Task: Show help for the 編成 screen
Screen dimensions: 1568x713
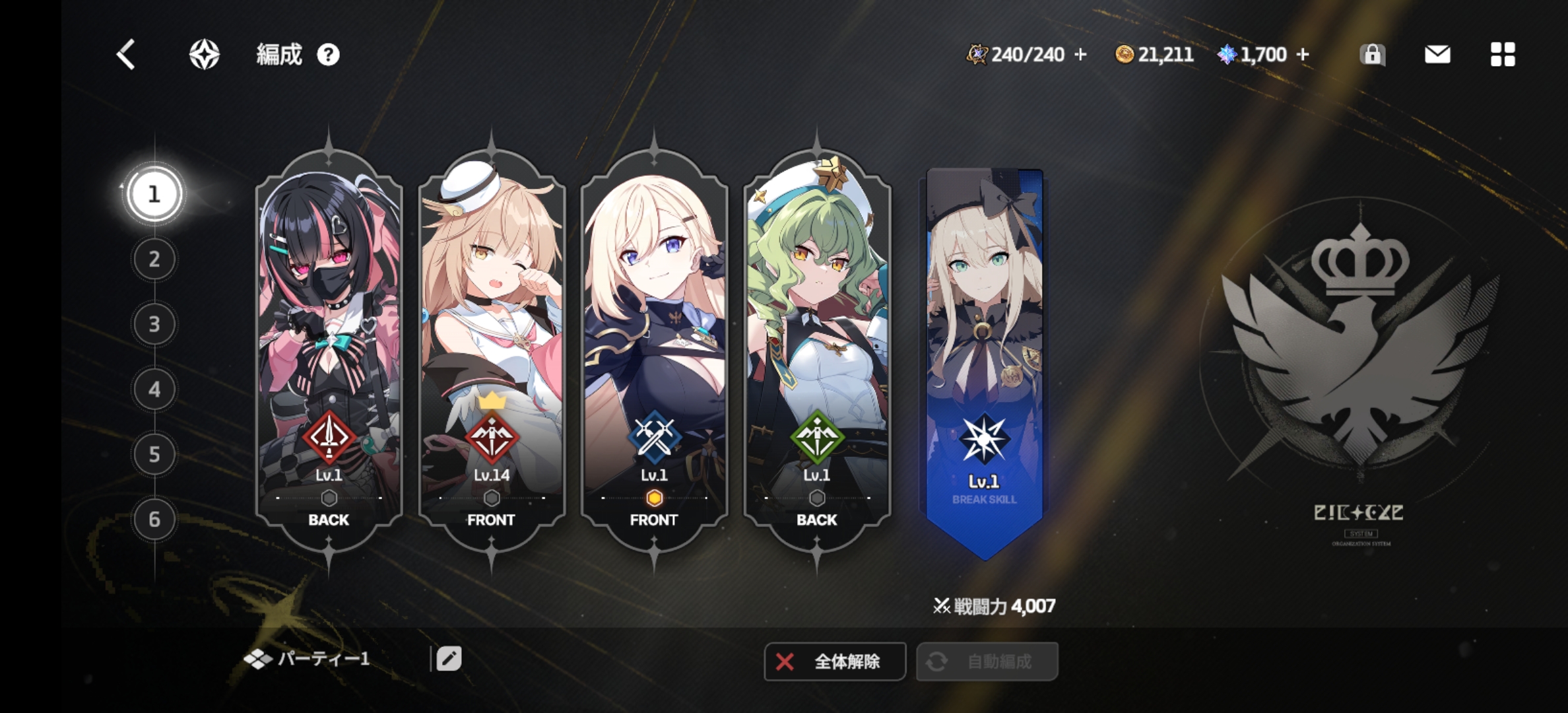Action: [328, 55]
